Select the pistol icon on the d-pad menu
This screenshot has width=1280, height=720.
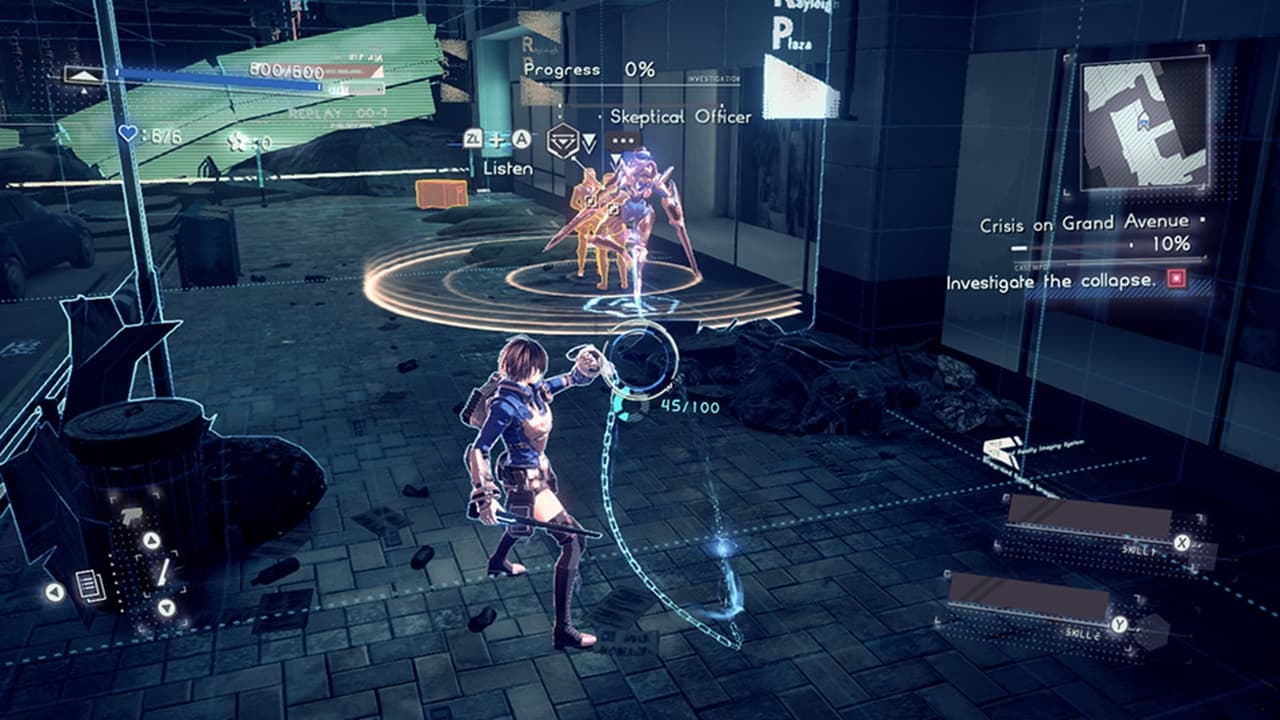point(131,516)
